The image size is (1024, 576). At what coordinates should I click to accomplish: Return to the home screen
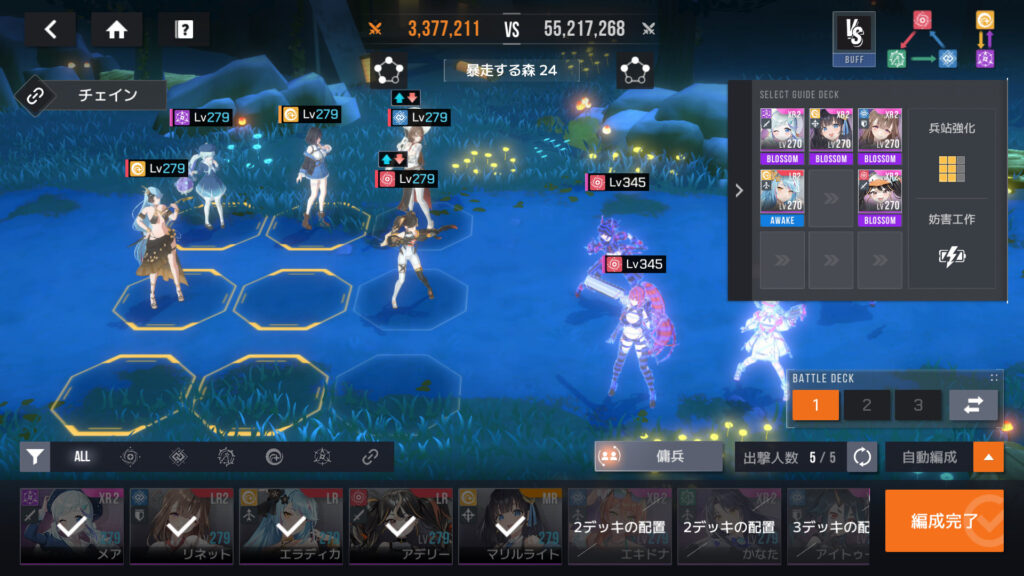tap(116, 29)
